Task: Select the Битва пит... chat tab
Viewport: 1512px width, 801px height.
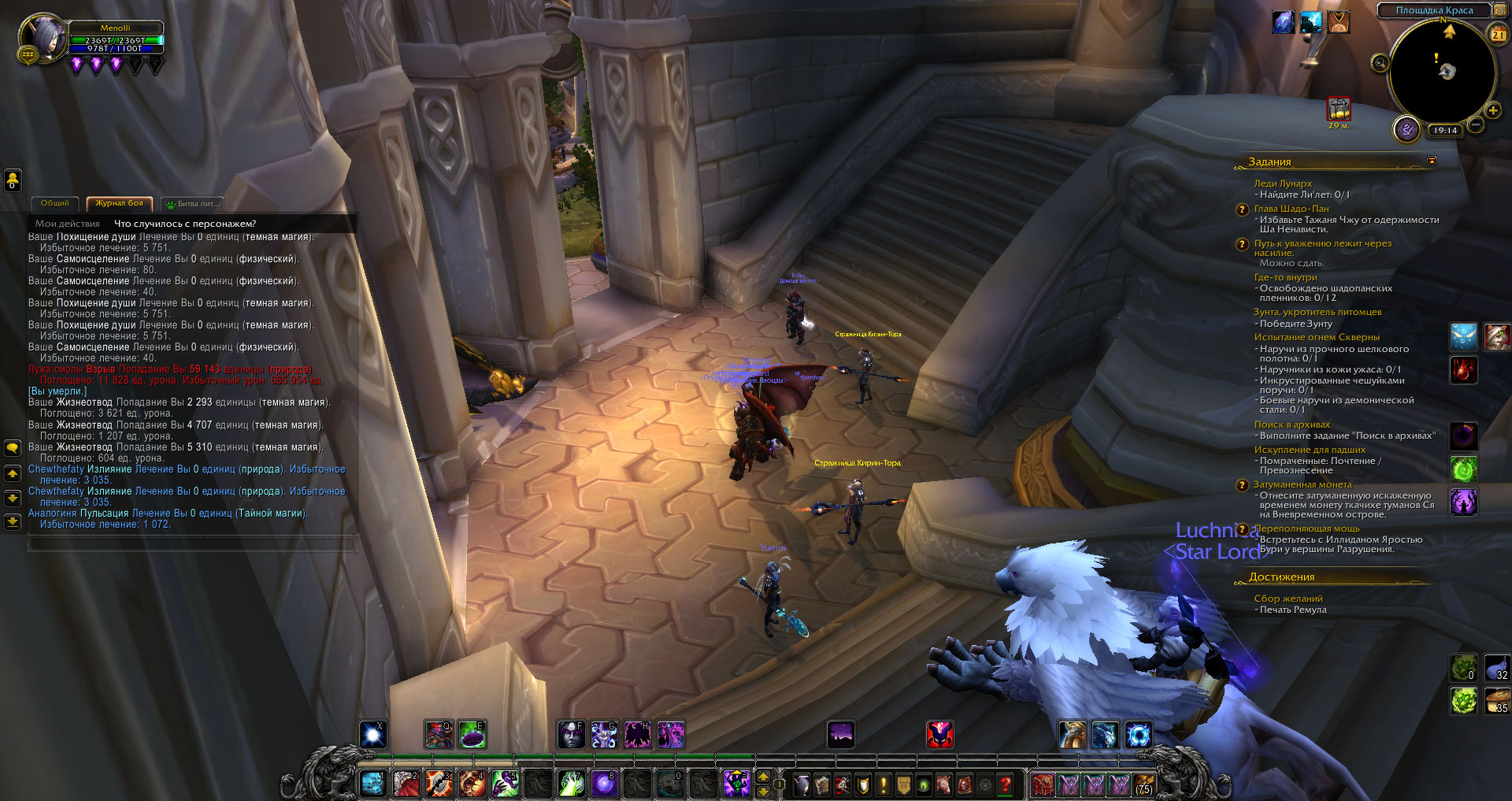Action: pyautogui.click(x=194, y=204)
